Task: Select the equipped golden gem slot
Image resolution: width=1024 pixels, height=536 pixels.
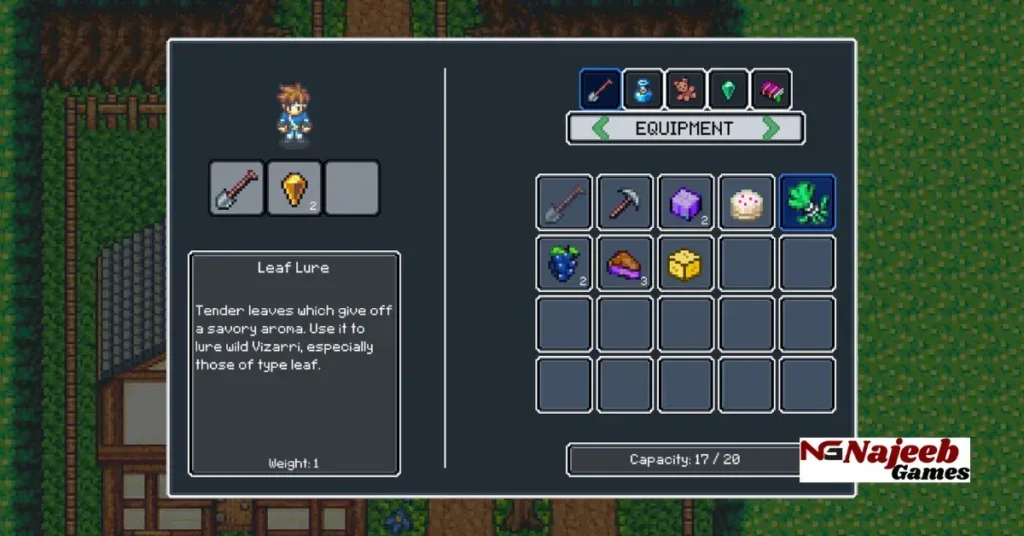Action: [x=294, y=188]
